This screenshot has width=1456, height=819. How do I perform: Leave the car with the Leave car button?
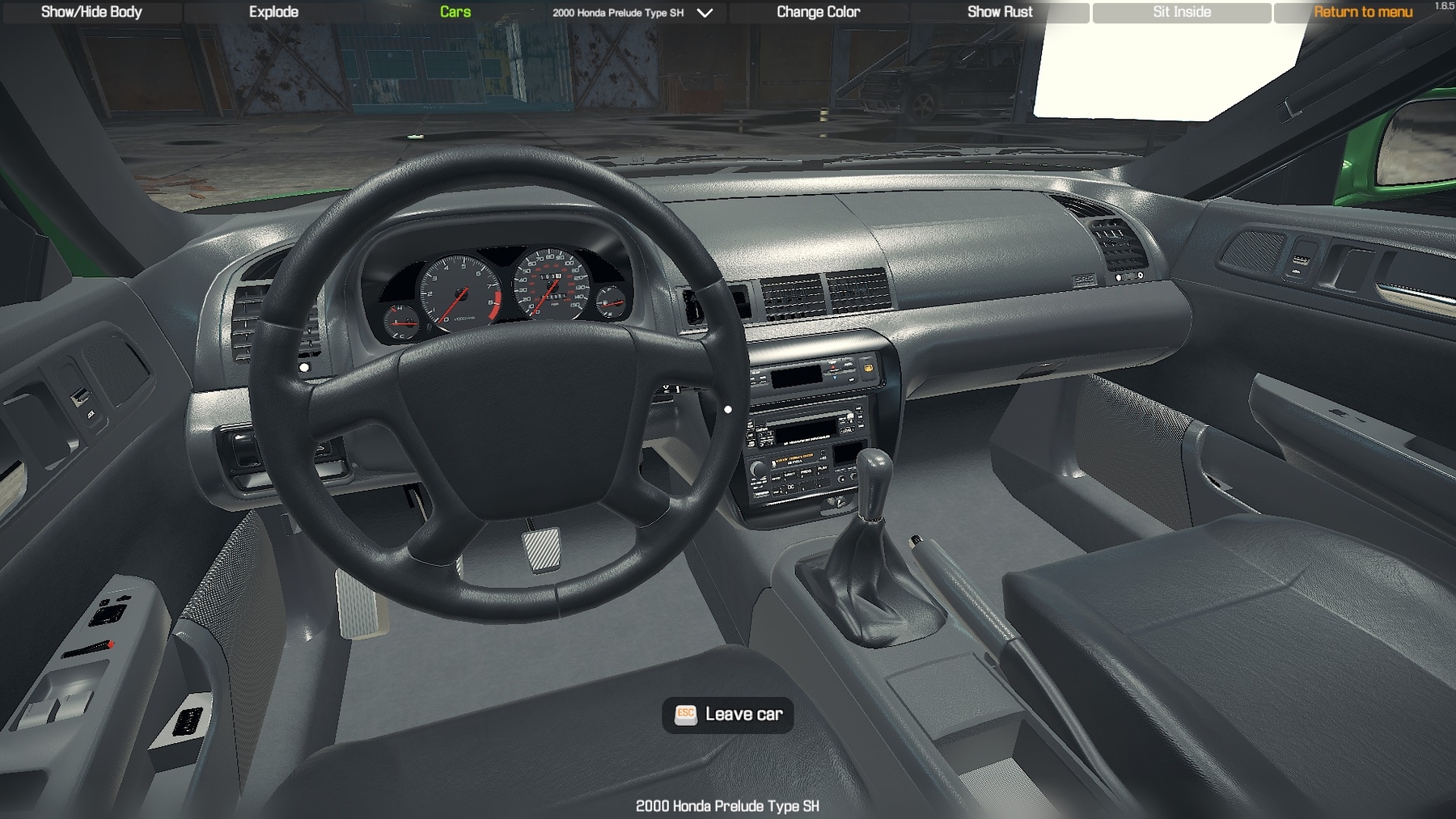coord(728,715)
